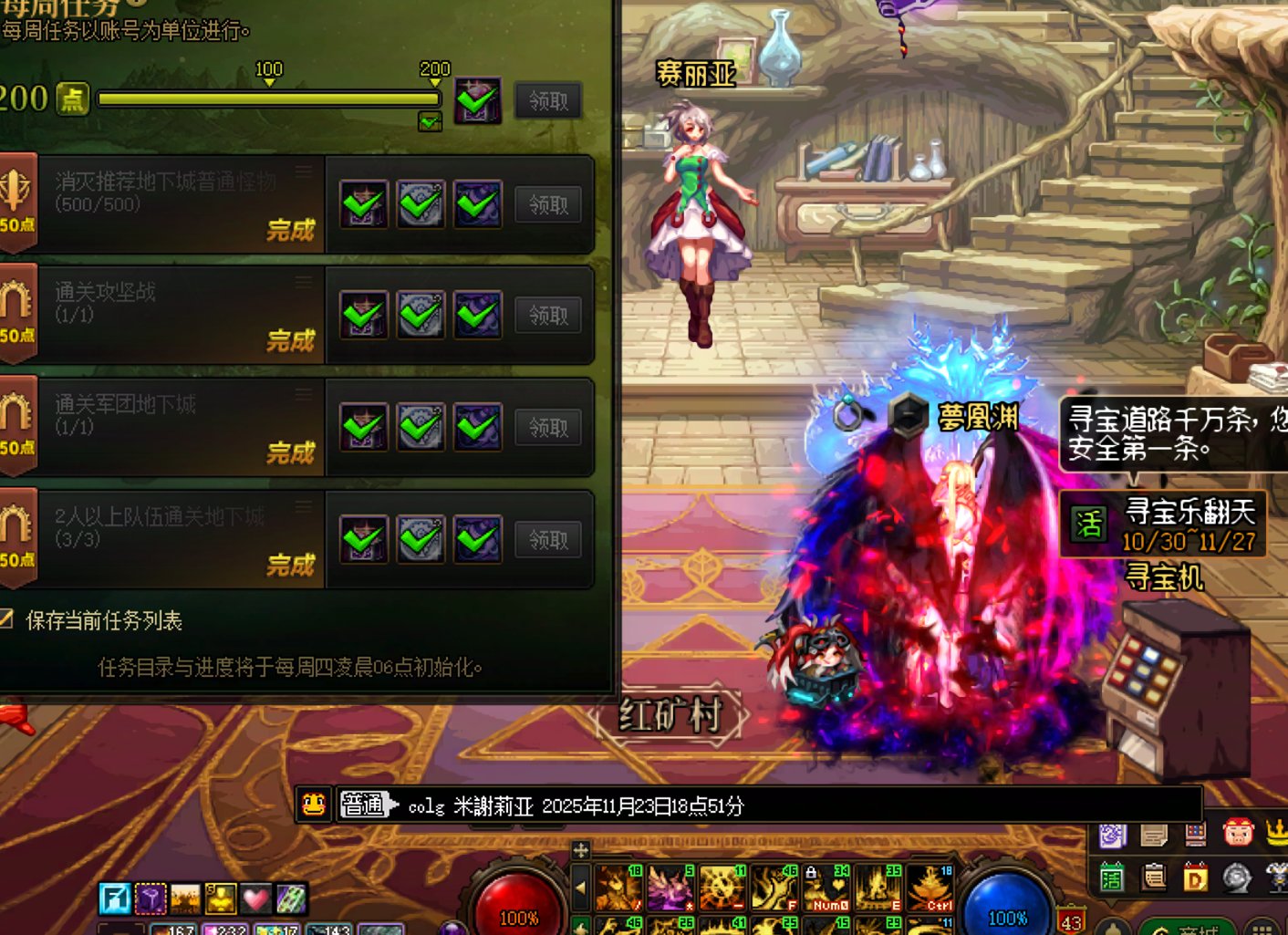Flip the skill bar left arrow
This screenshot has width=1288, height=935.
coord(581,888)
